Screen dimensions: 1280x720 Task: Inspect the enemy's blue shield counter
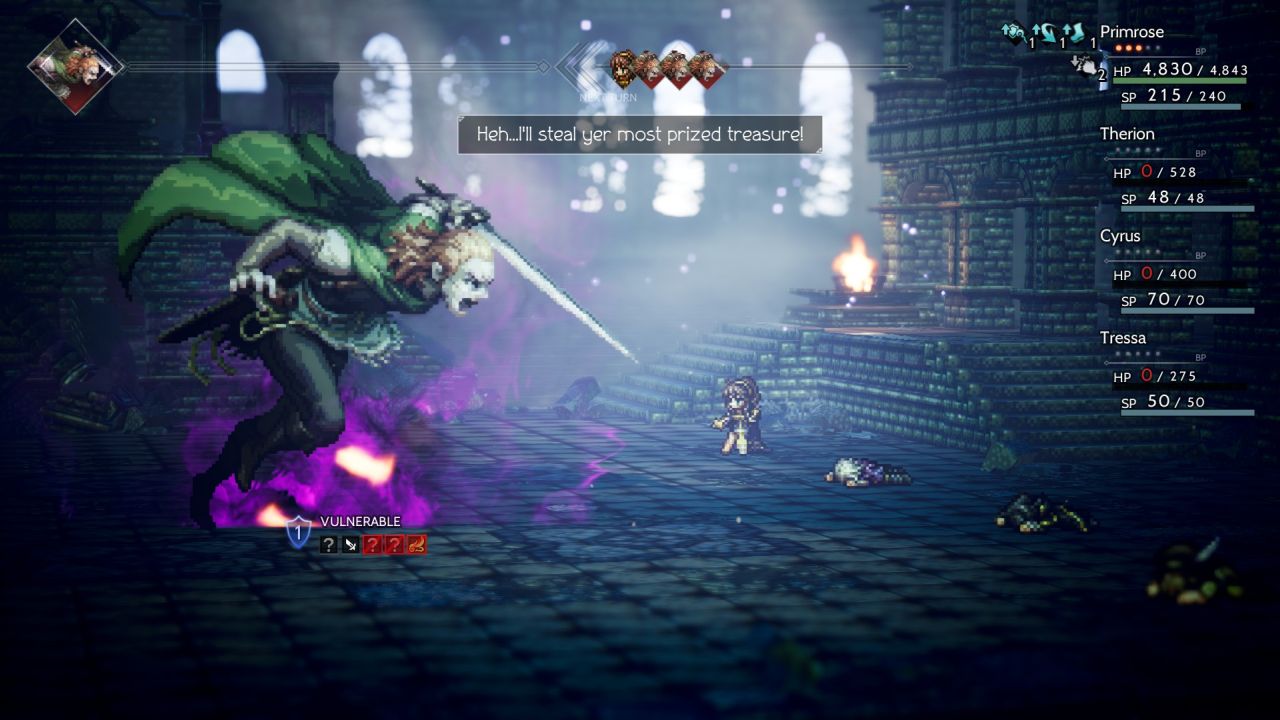[298, 531]
